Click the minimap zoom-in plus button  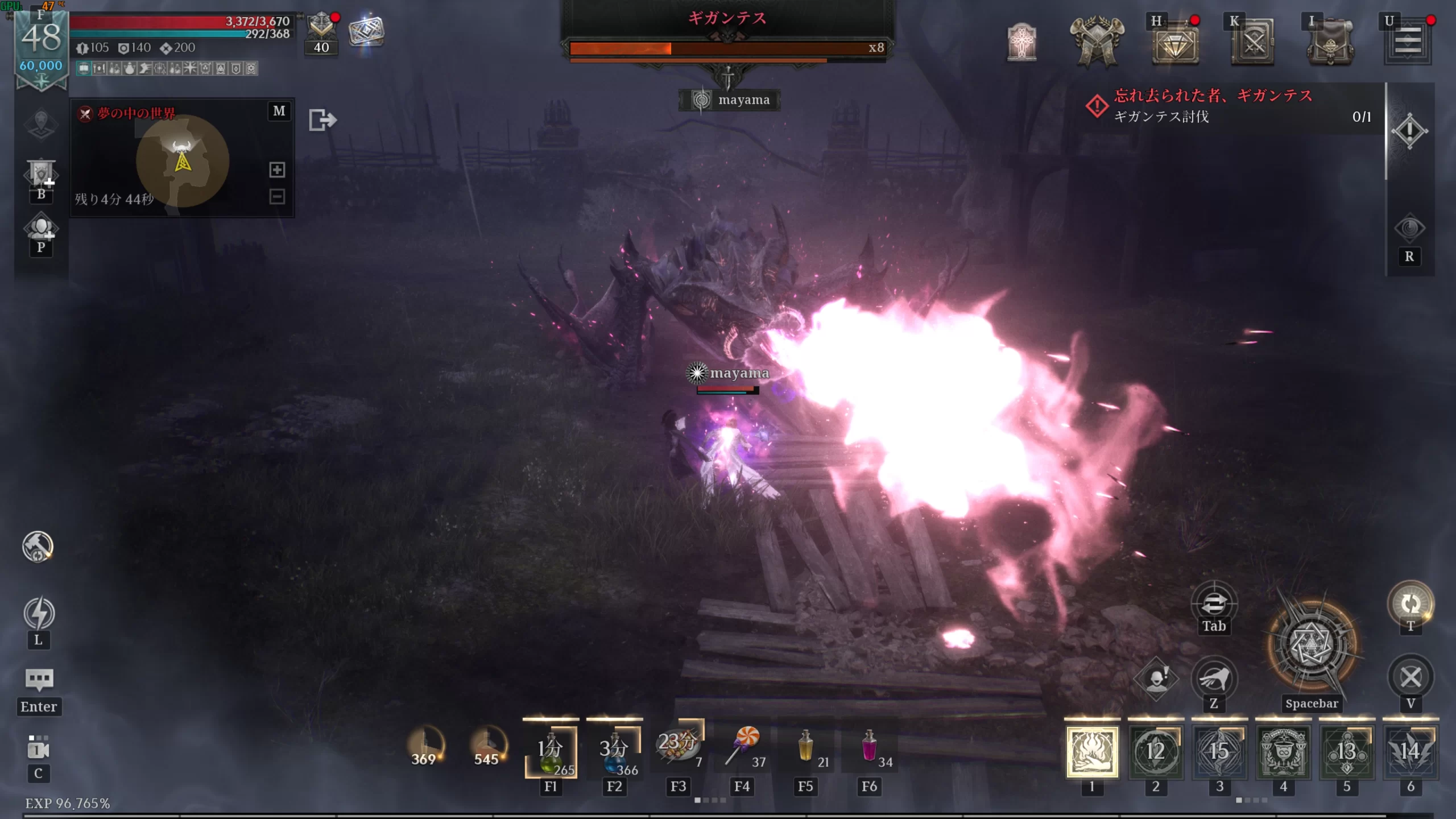[277, 169]
